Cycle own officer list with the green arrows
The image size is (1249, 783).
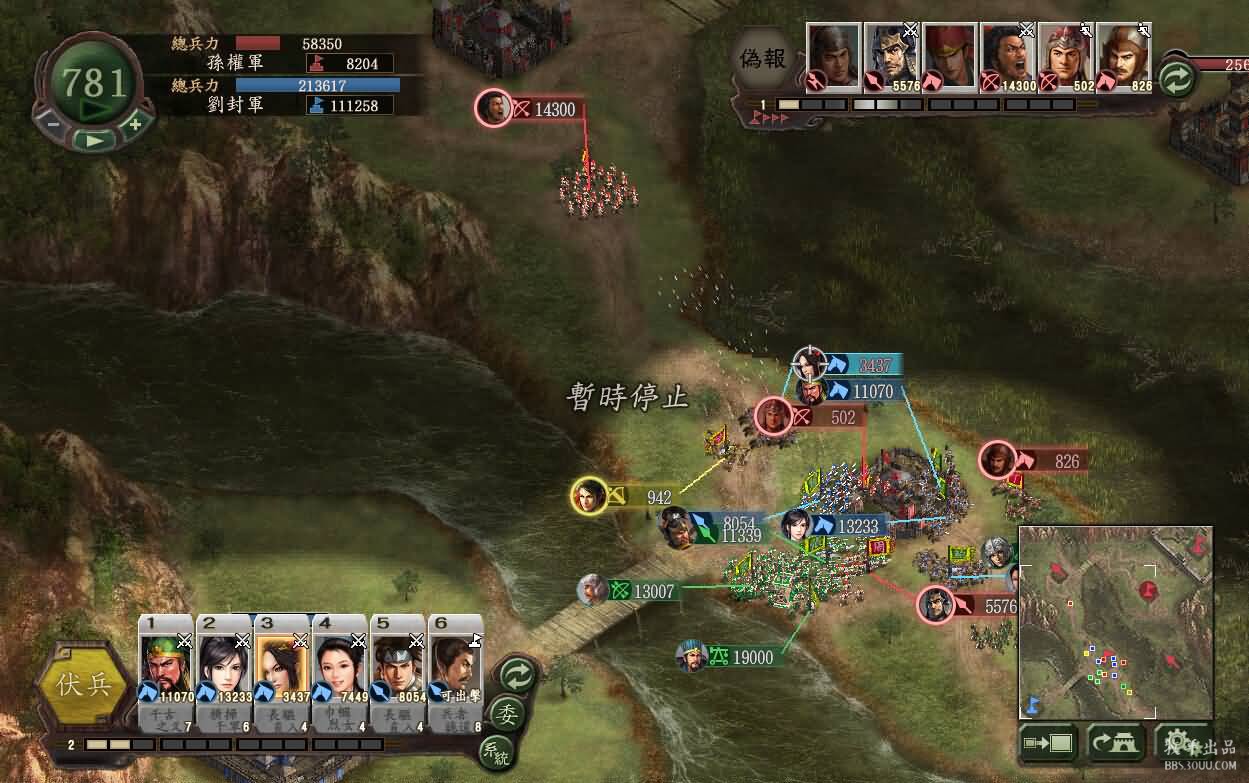pos(517,672)
